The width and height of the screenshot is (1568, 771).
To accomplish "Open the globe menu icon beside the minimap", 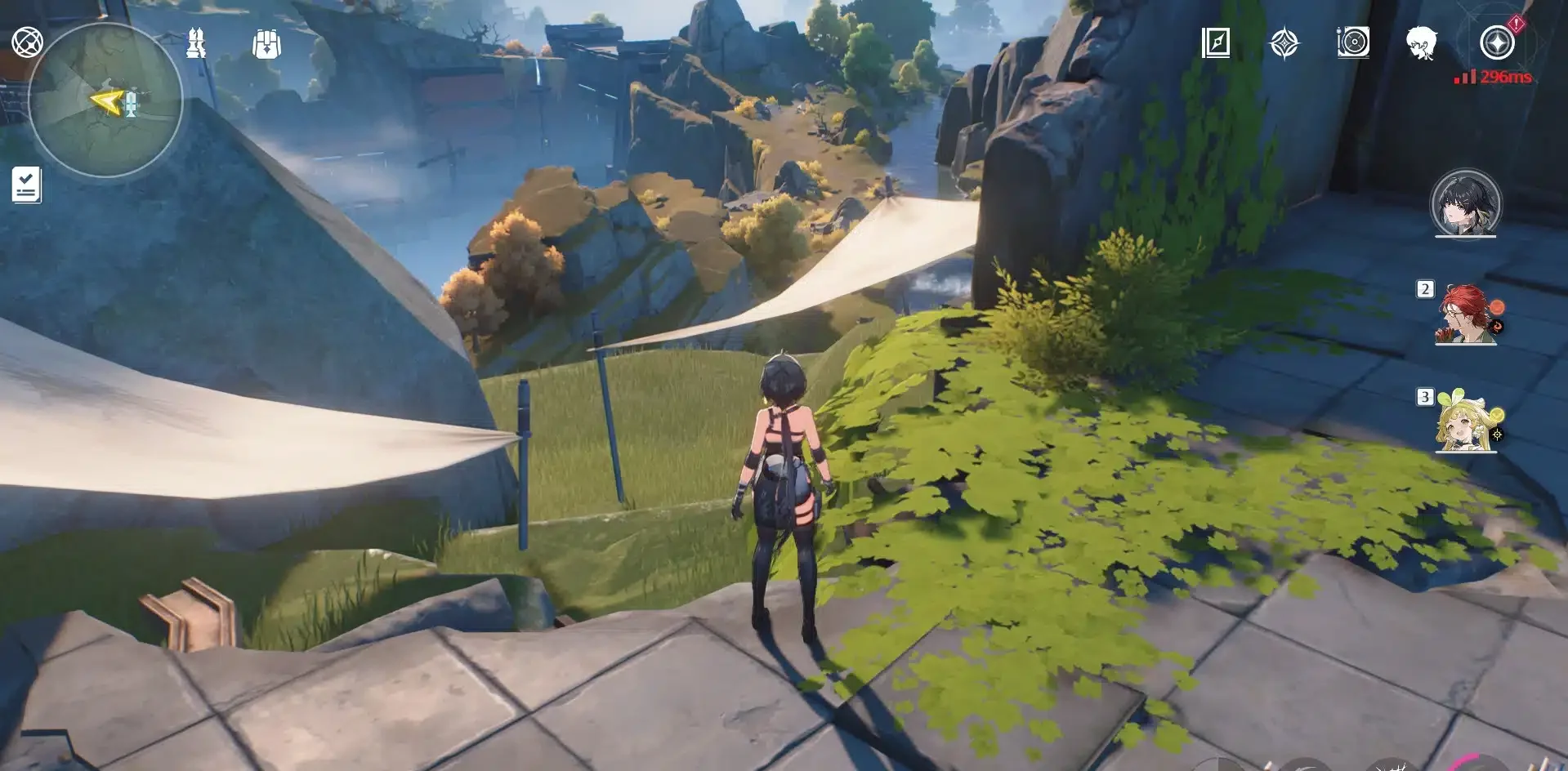I will [27, 42].
